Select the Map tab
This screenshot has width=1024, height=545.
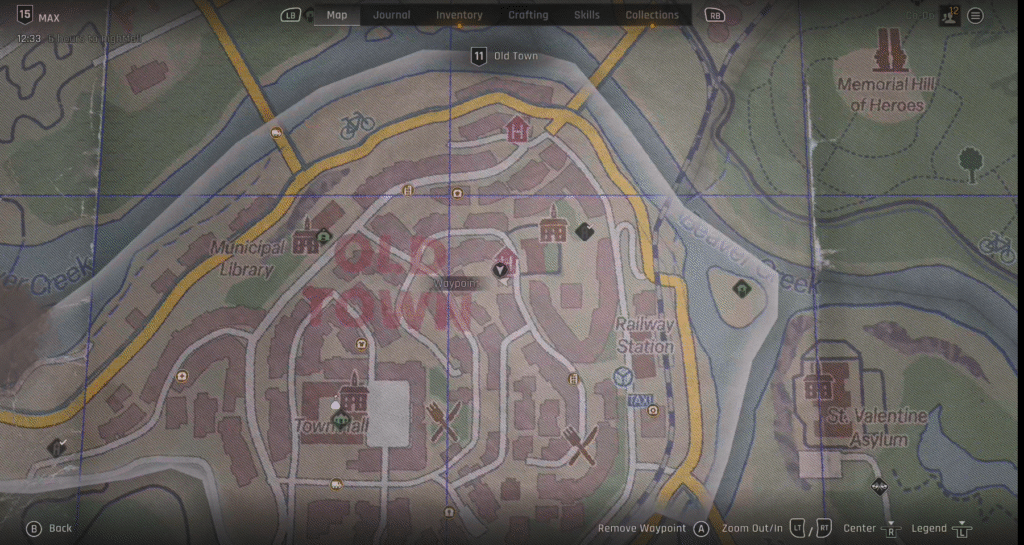click(337, 15)
